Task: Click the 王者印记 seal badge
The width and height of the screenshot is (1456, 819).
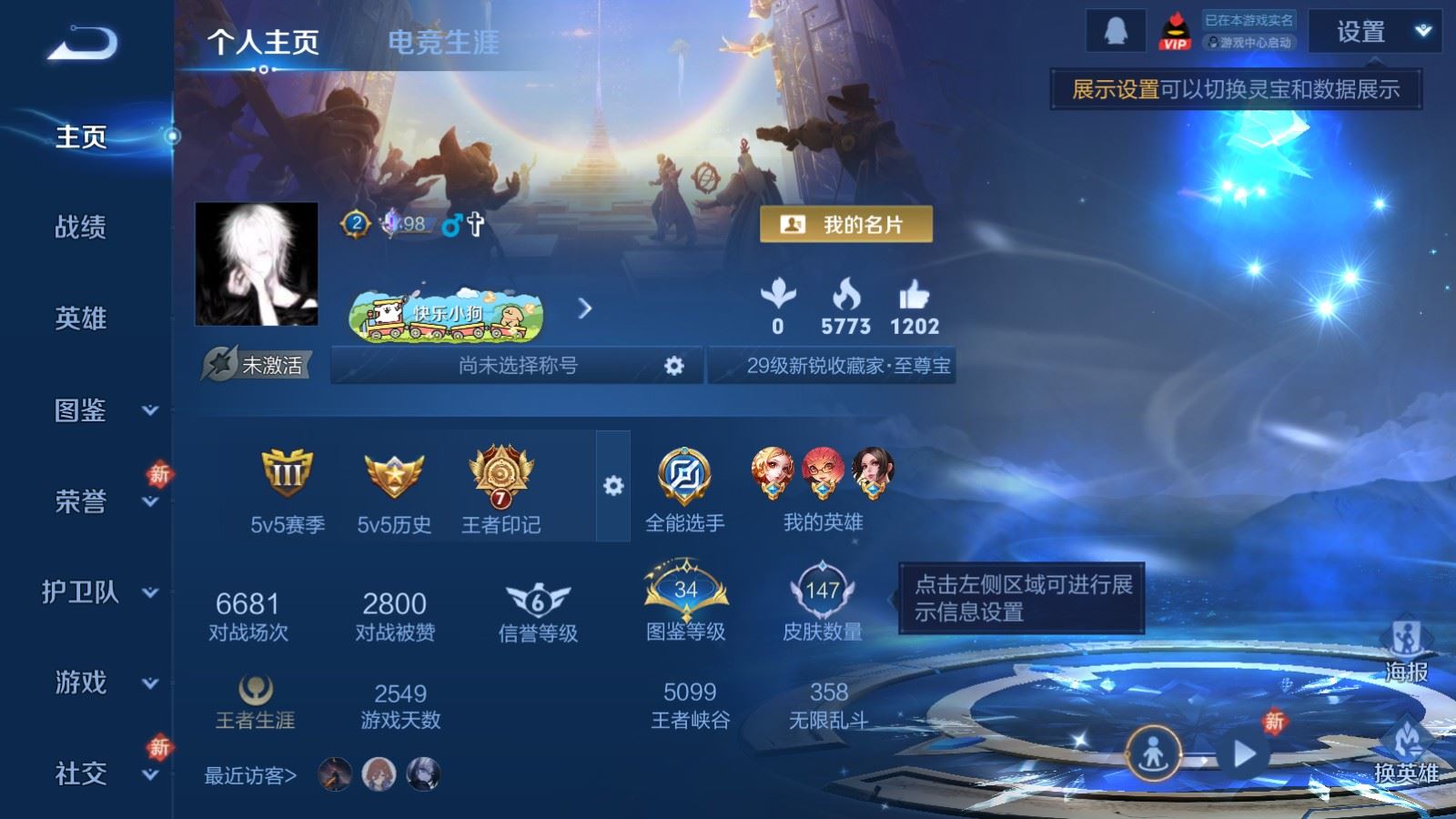Action: pyautogui.click(x=499, y=474)
